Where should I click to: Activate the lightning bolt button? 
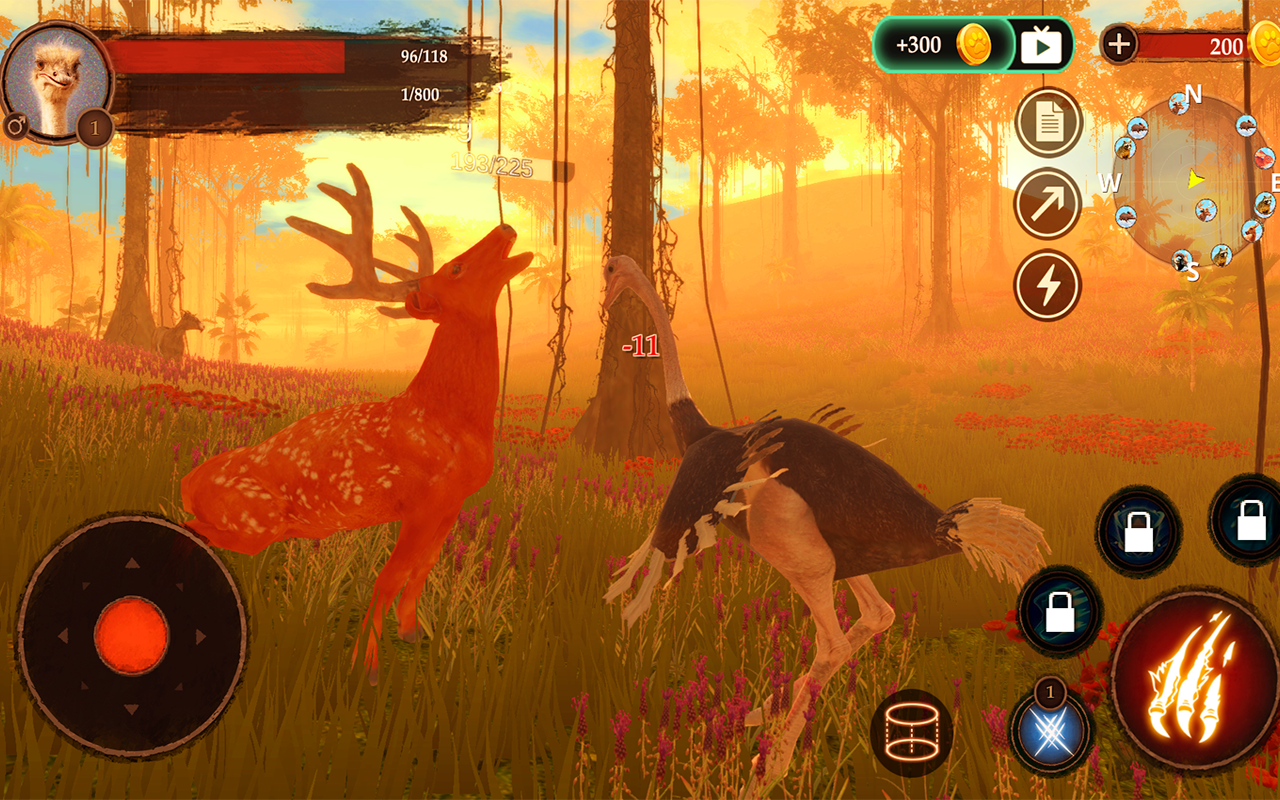coord(1048,285)
